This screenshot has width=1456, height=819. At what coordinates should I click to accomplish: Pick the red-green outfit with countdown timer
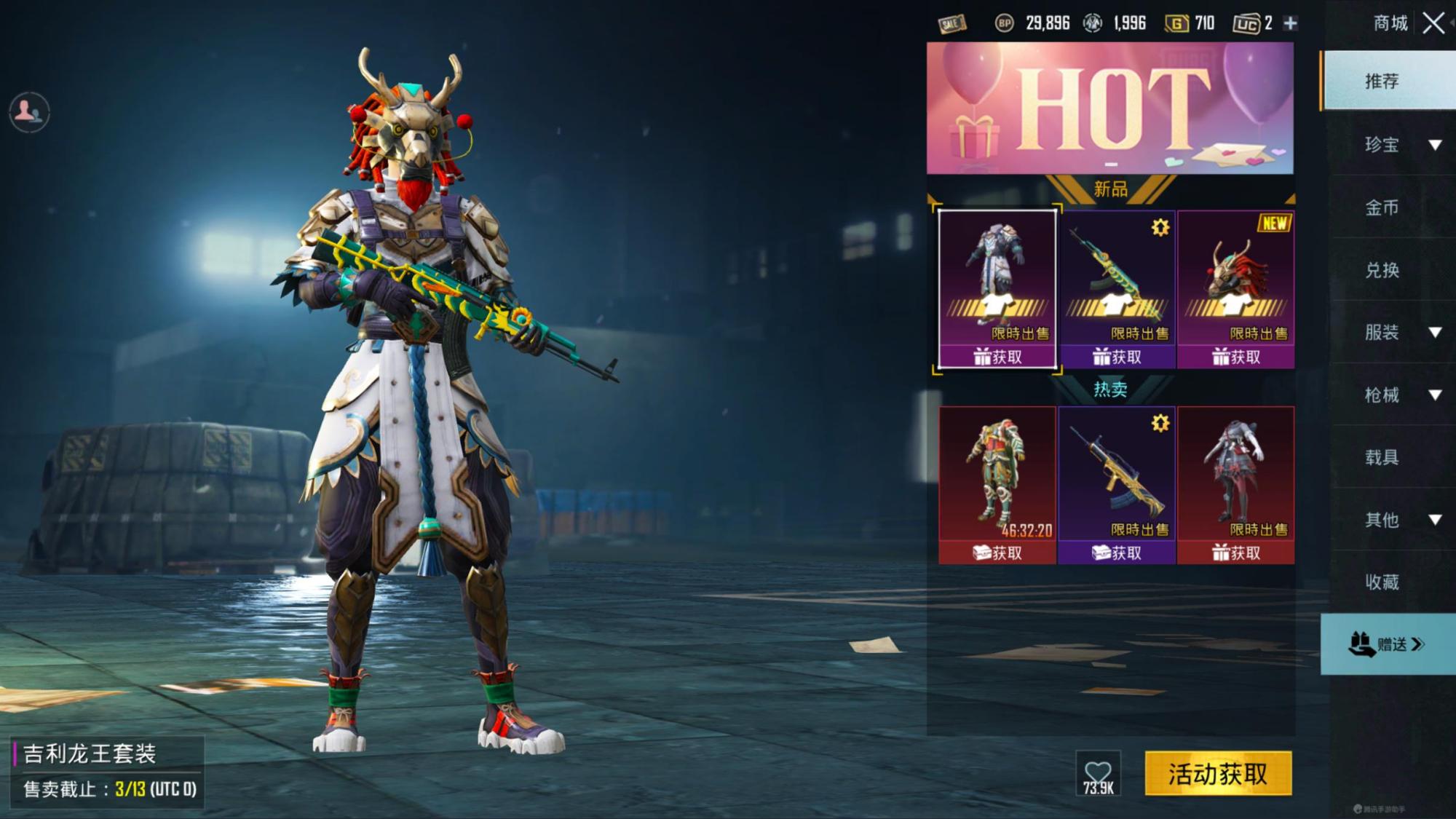point(997,484)
